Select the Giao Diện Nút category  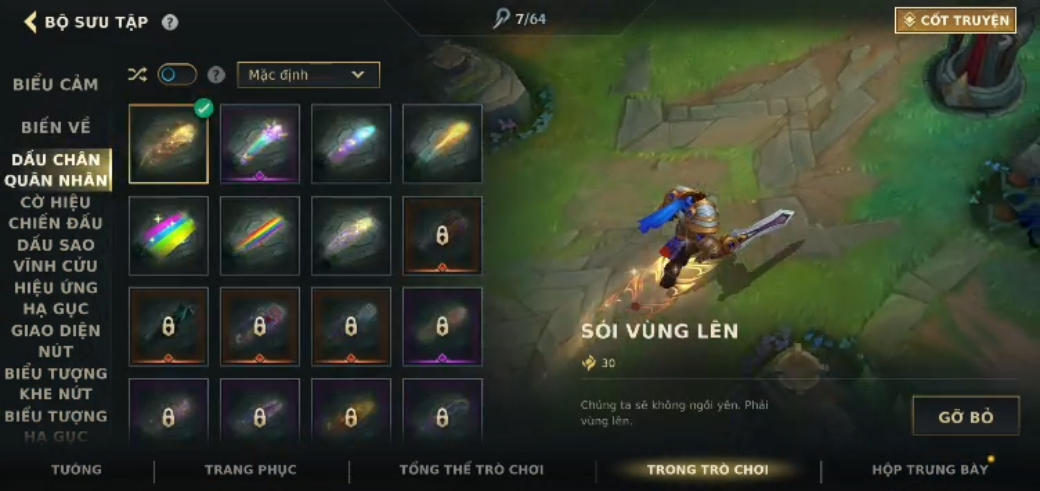[56, 341]
